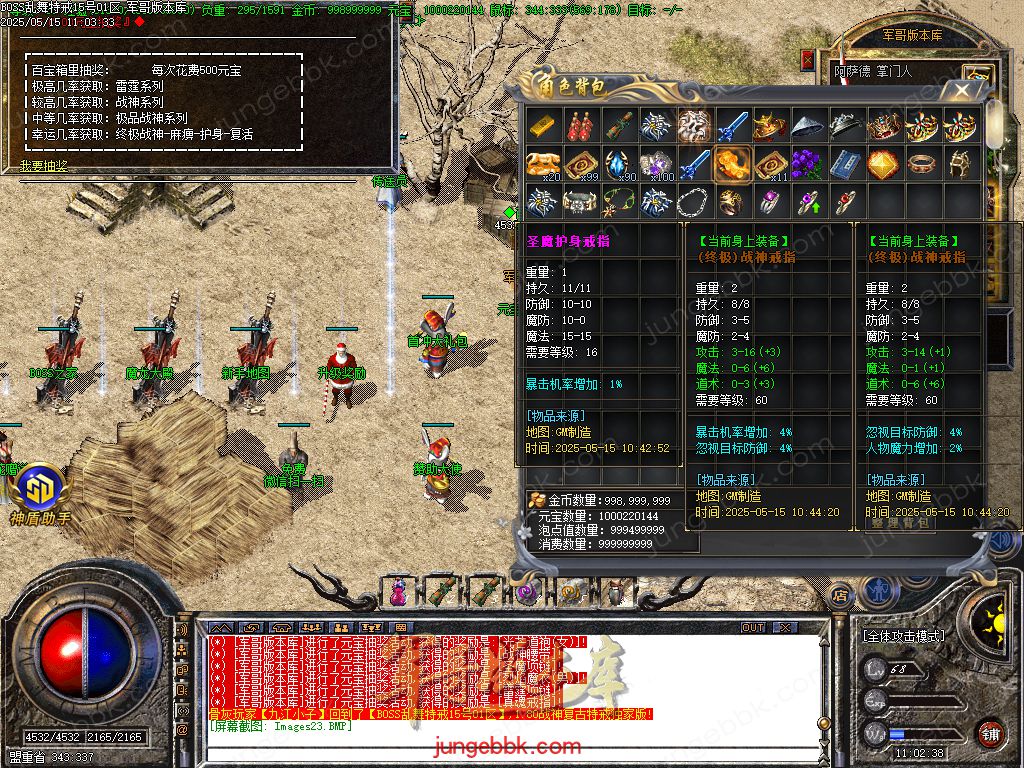This screenshot has width=1024, height=768.
Task: Select the red potion bundle slot
Action: [581, 126]
